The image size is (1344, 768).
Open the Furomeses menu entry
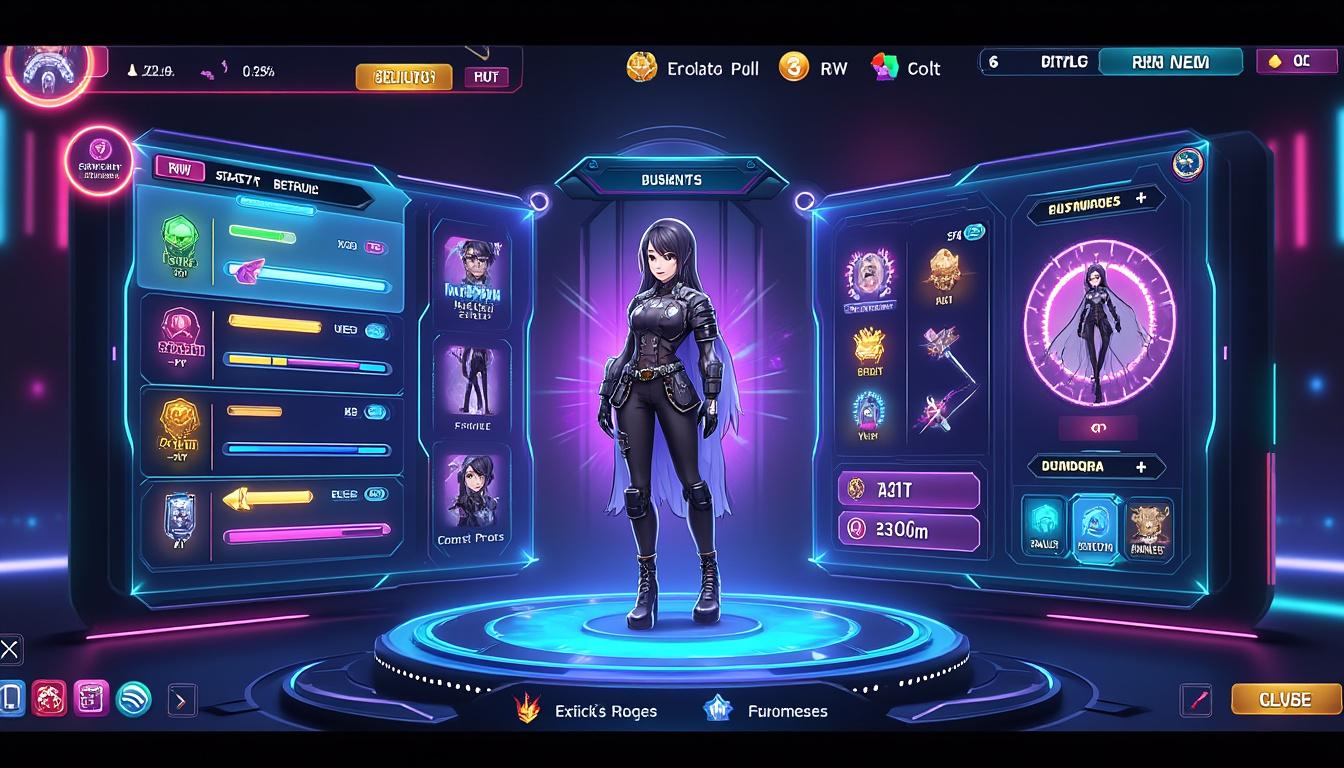(766, 711)
